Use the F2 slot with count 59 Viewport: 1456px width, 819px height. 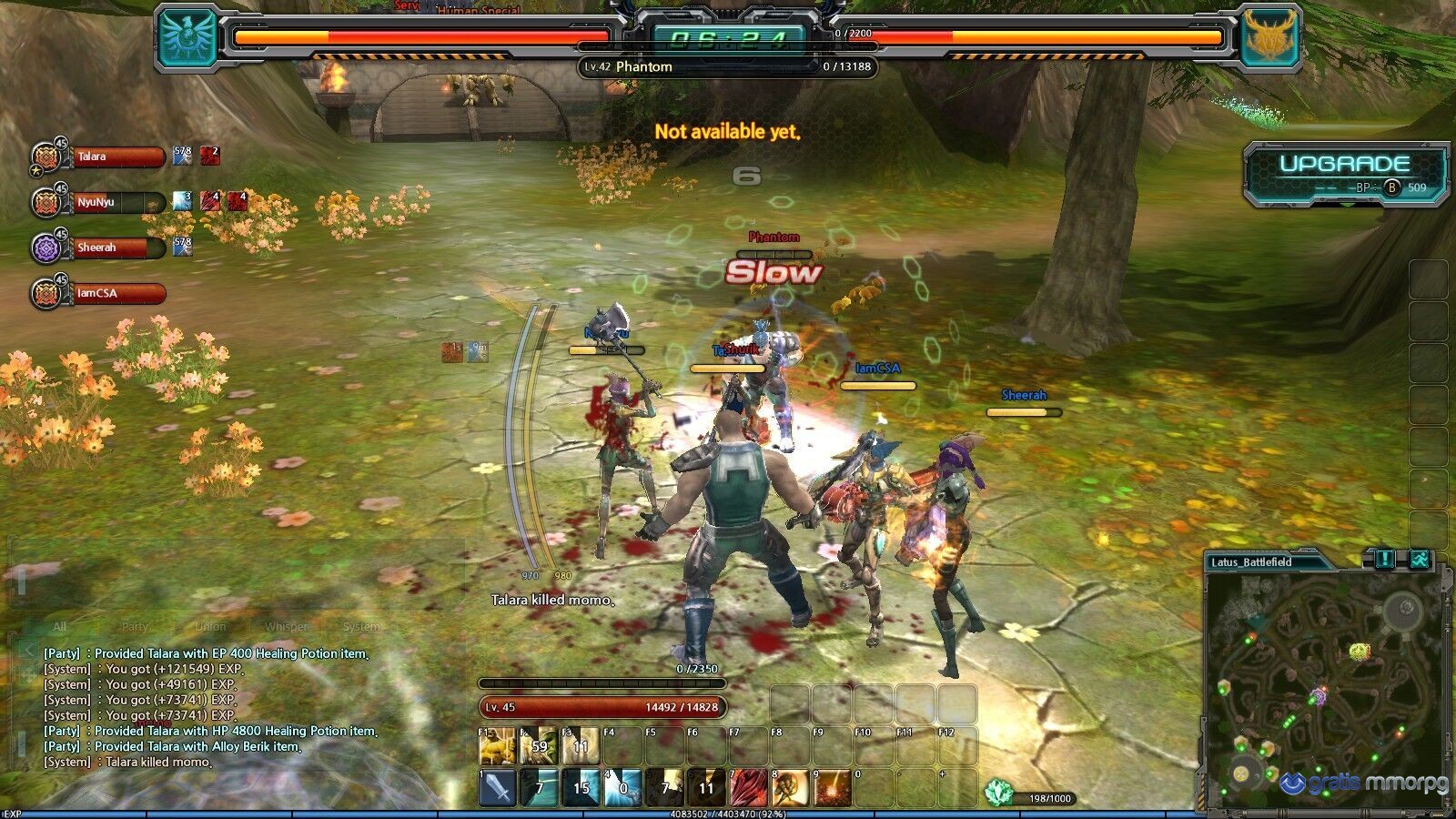point(539,746)
